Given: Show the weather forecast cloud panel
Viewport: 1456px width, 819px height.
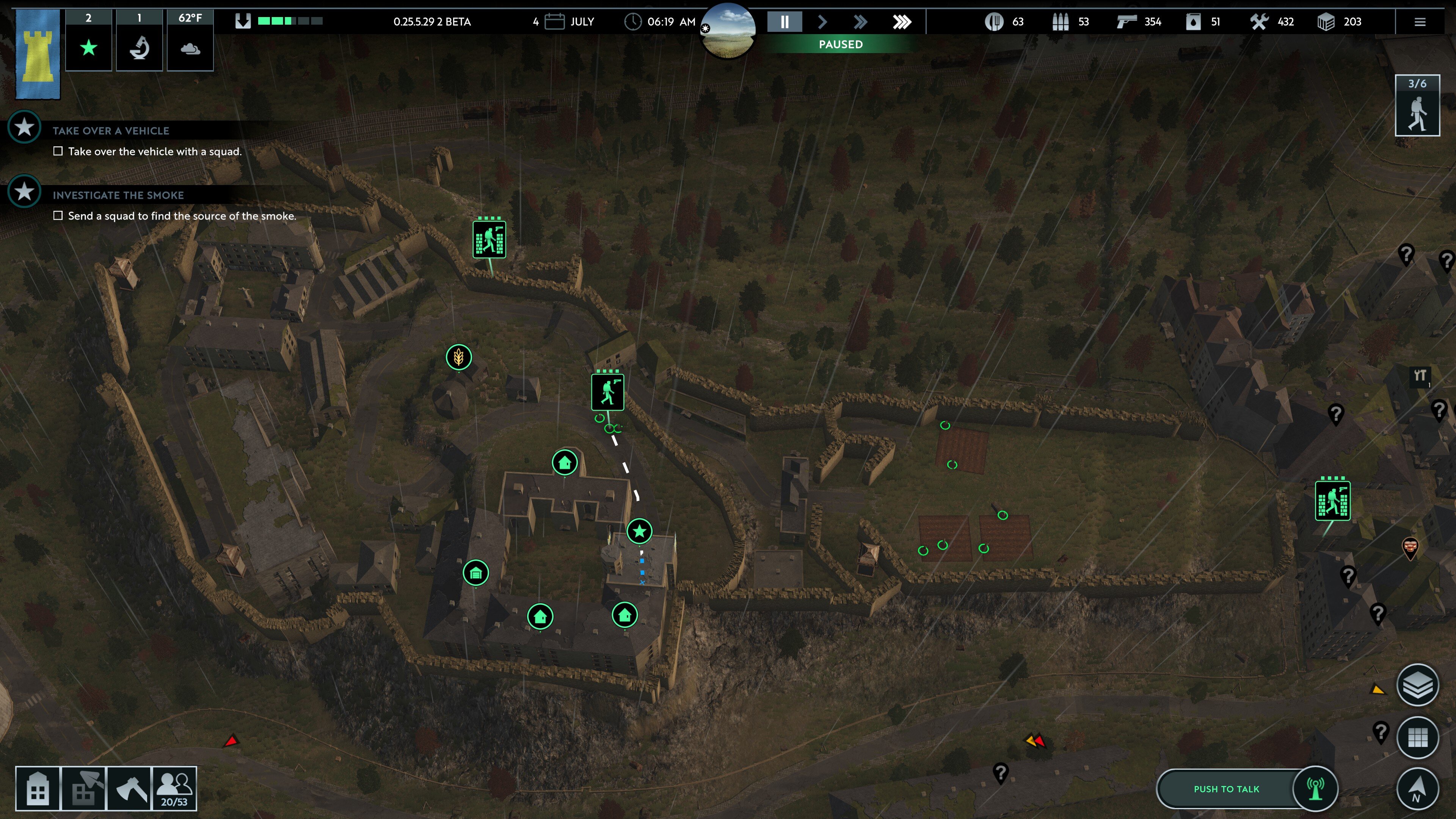Looking at the screenshot, I should 190,47.
